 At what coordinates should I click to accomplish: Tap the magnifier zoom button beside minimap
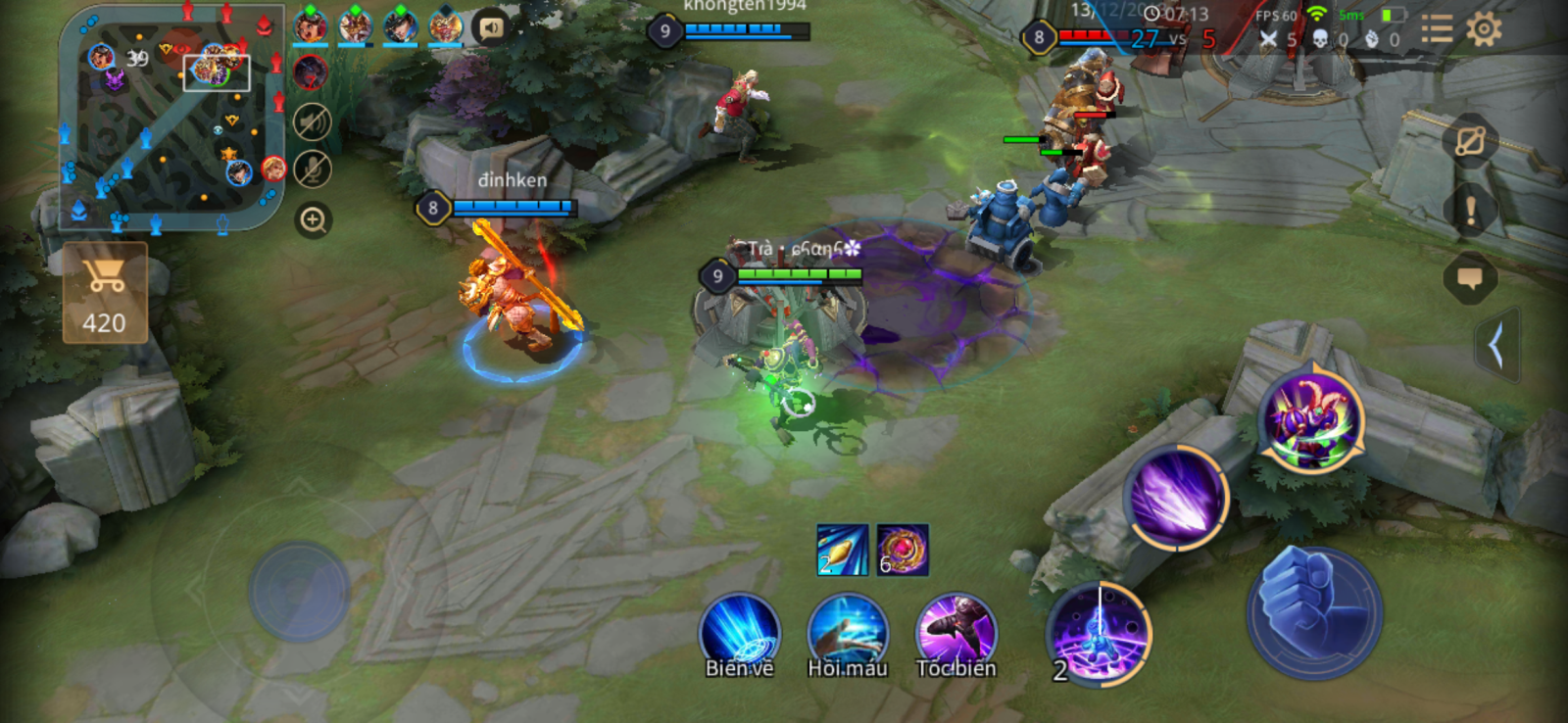[313, 219]
